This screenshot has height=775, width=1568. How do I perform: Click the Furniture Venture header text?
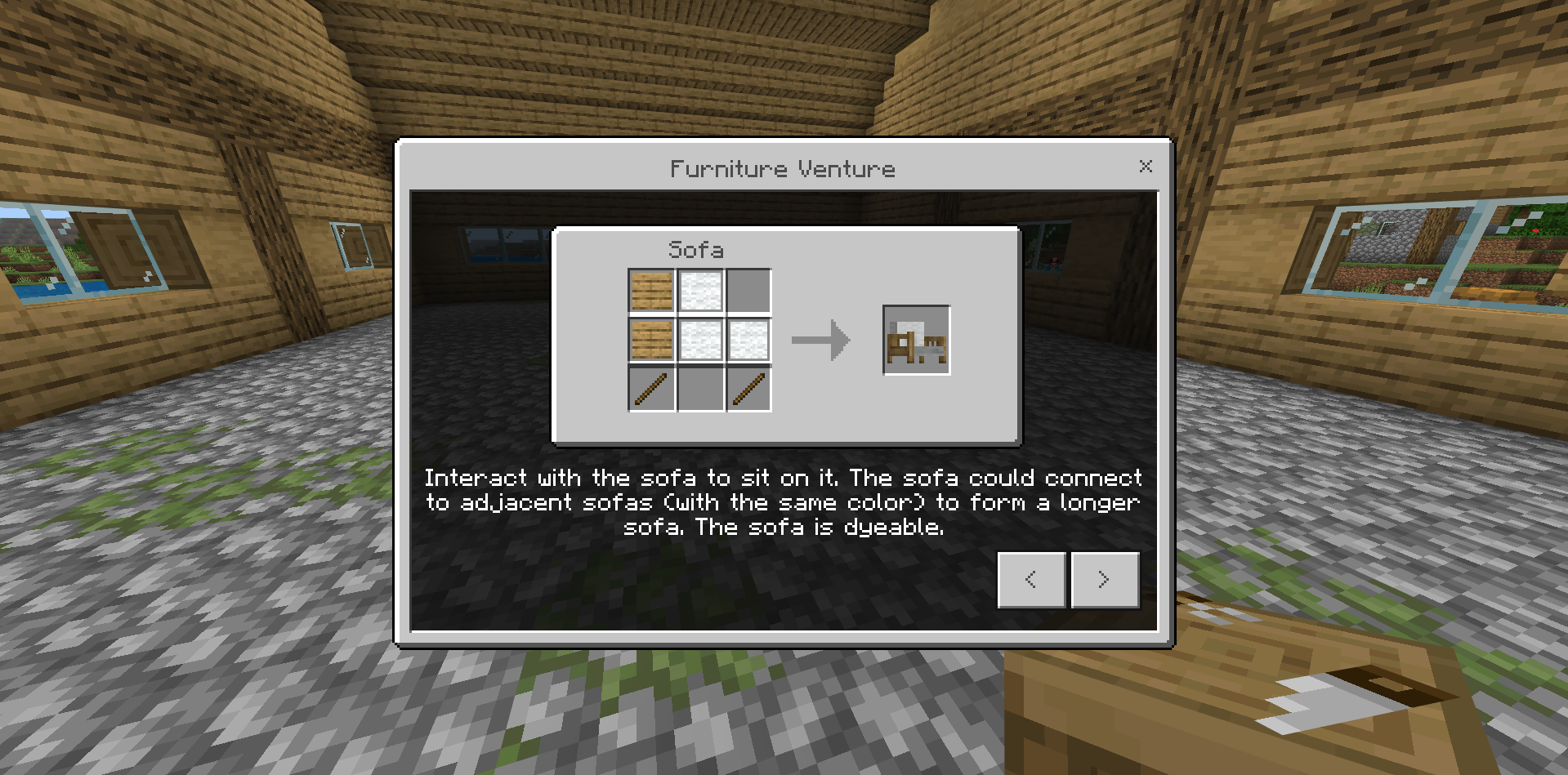pos(782,169)
